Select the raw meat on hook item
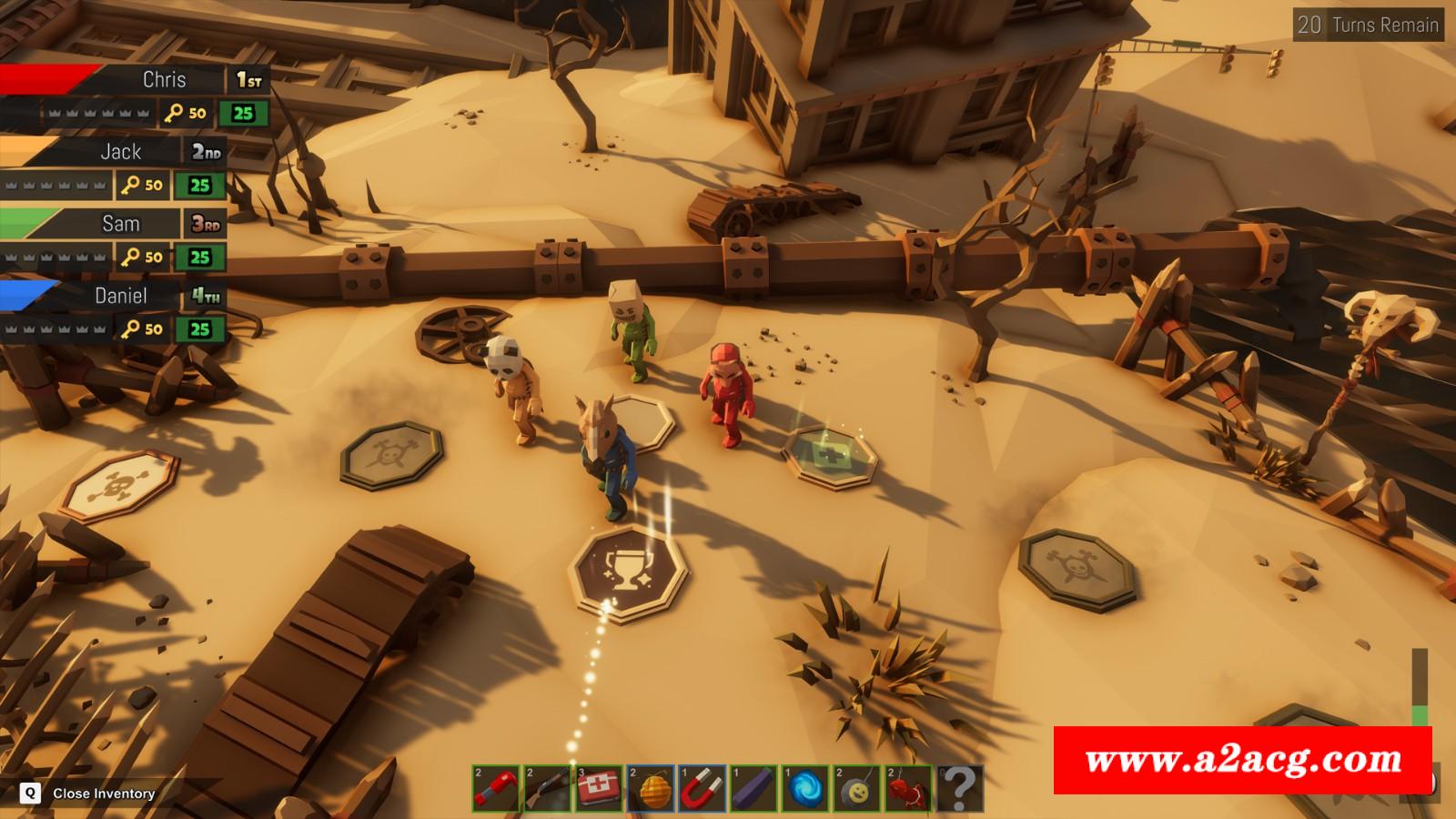Screen dimensions: 1456x819 [909, 788]
